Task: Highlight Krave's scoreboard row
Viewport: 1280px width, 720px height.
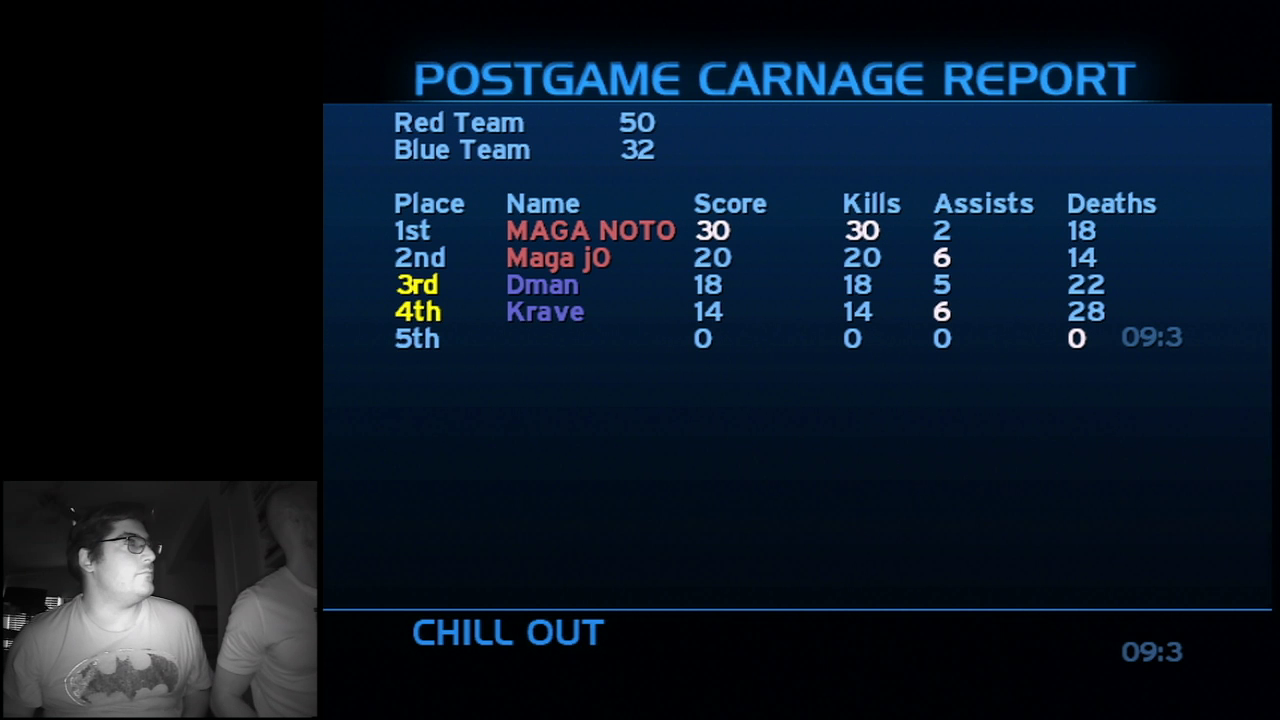Action: point(545,312)
